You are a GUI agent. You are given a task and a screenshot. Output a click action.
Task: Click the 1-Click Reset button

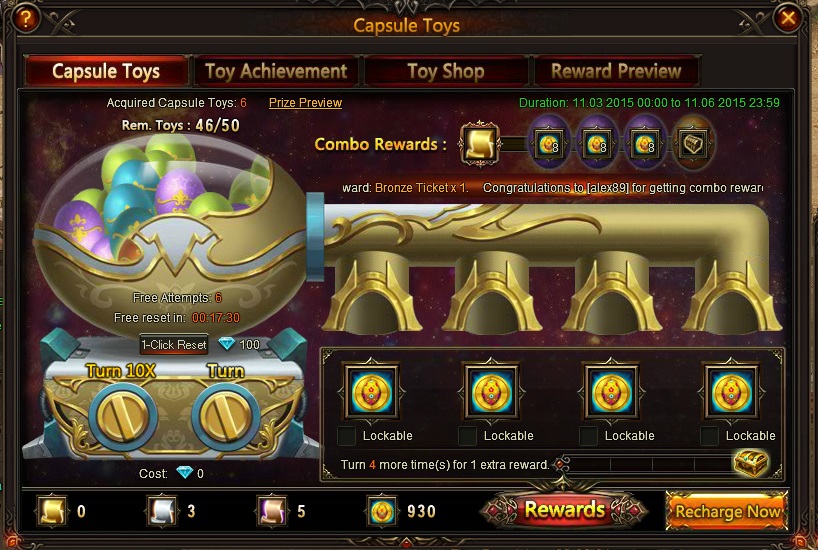pyautogui.click(x=174, y=345)
